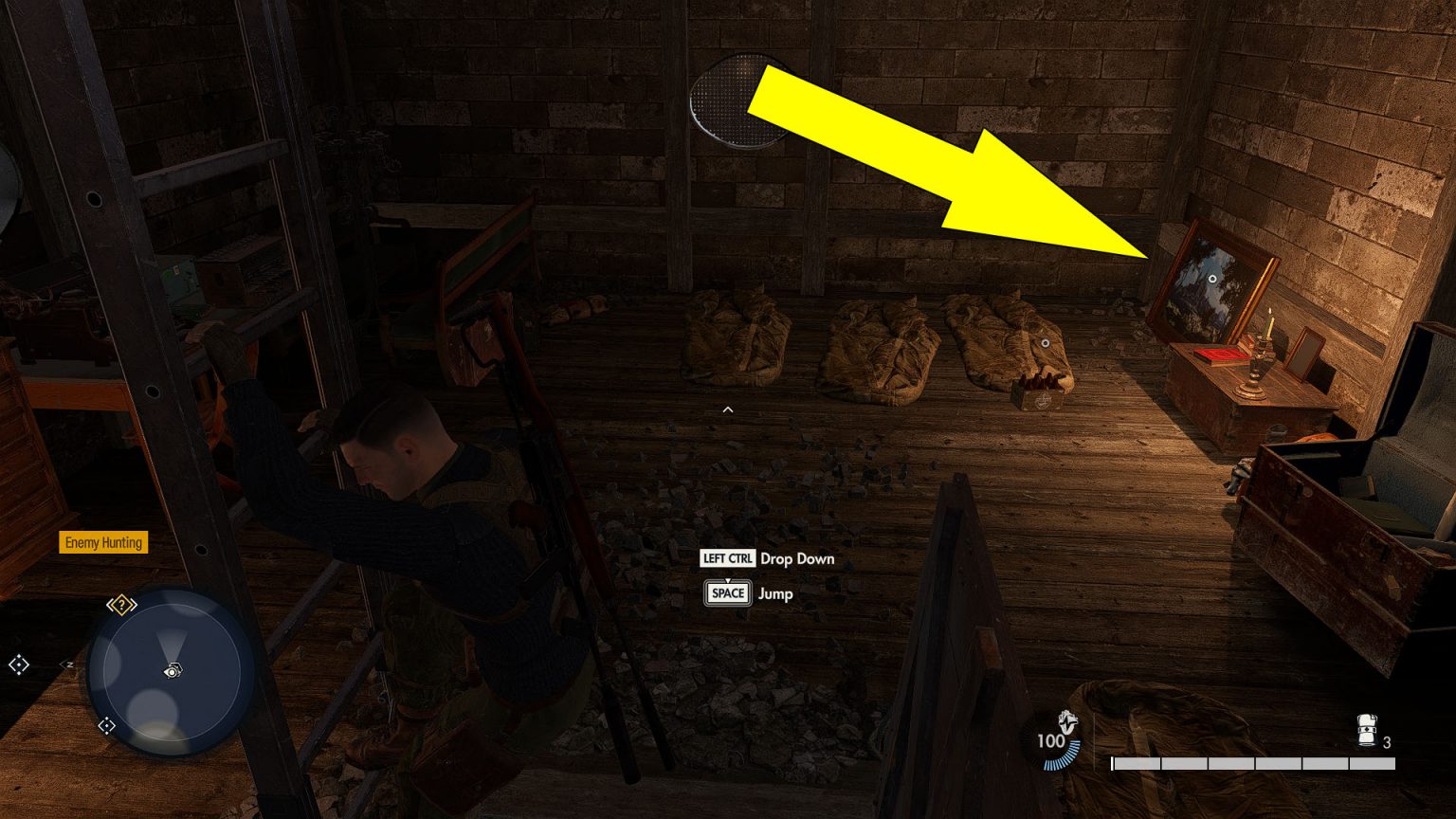1456x819 pixels.
Task: Click the diamond marker below the minimap
Action: click(107, 726)
